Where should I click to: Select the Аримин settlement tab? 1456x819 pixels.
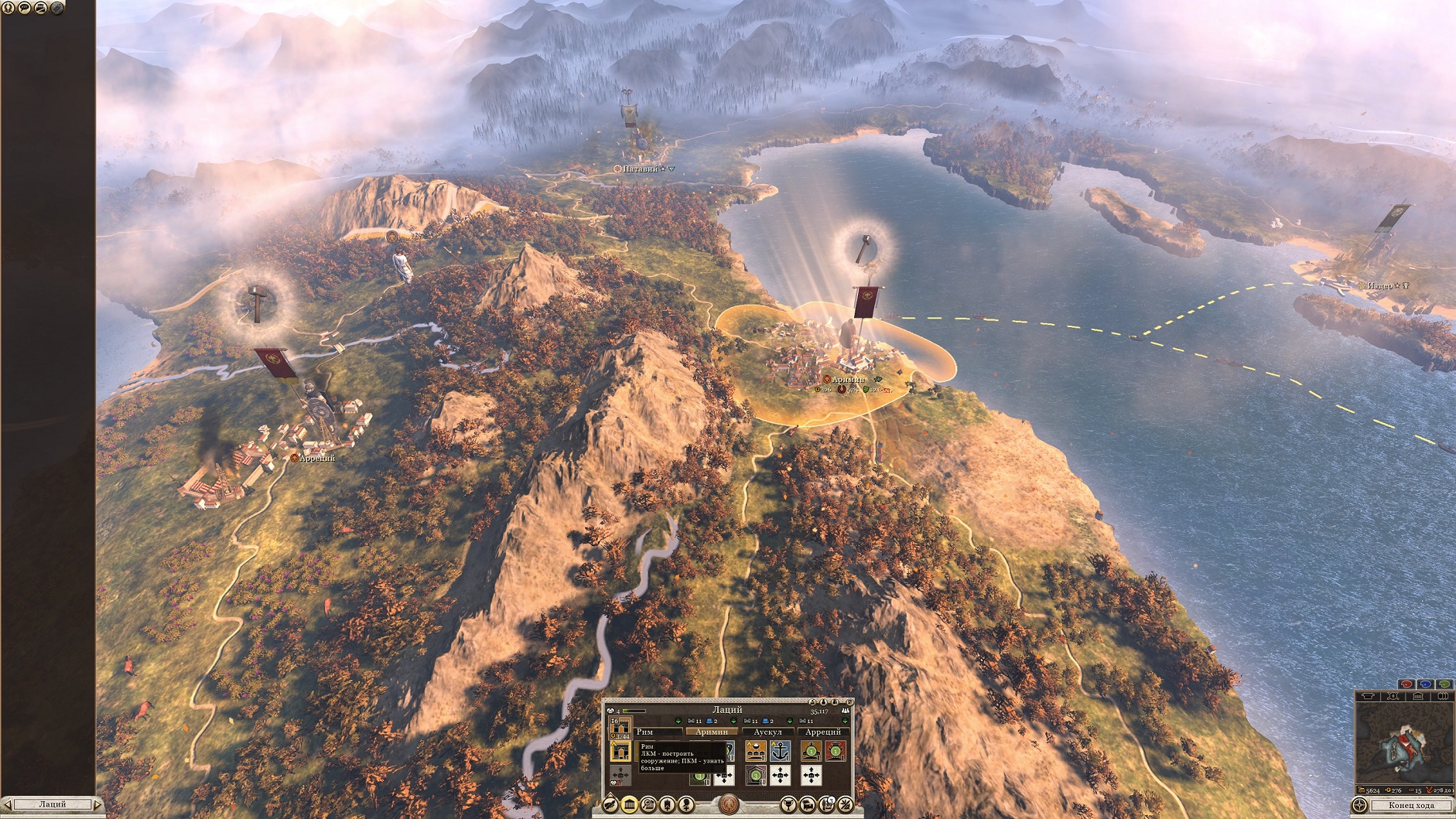[712, 732]
